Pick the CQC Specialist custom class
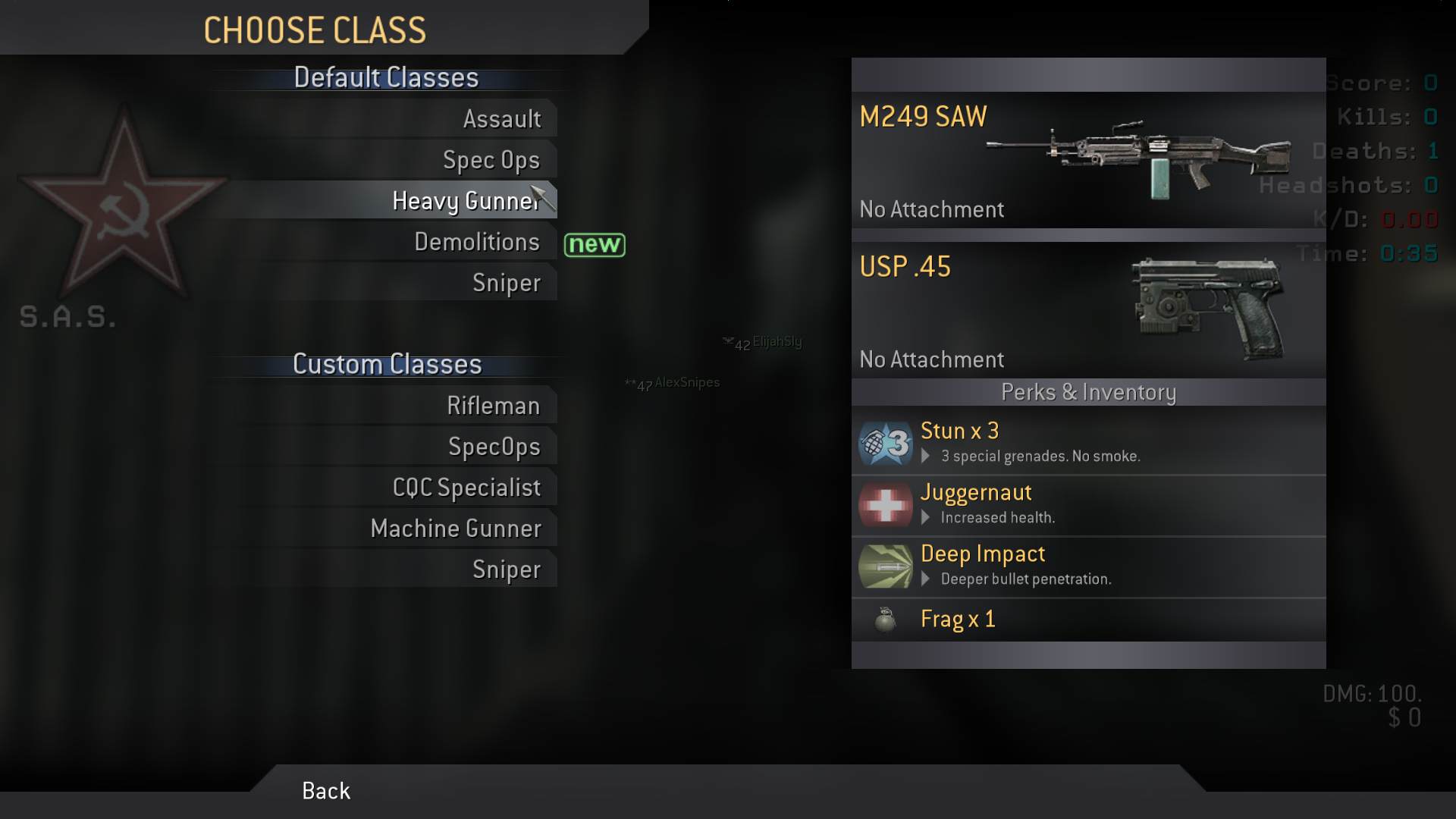1456x819 pixels. (466, 488)
